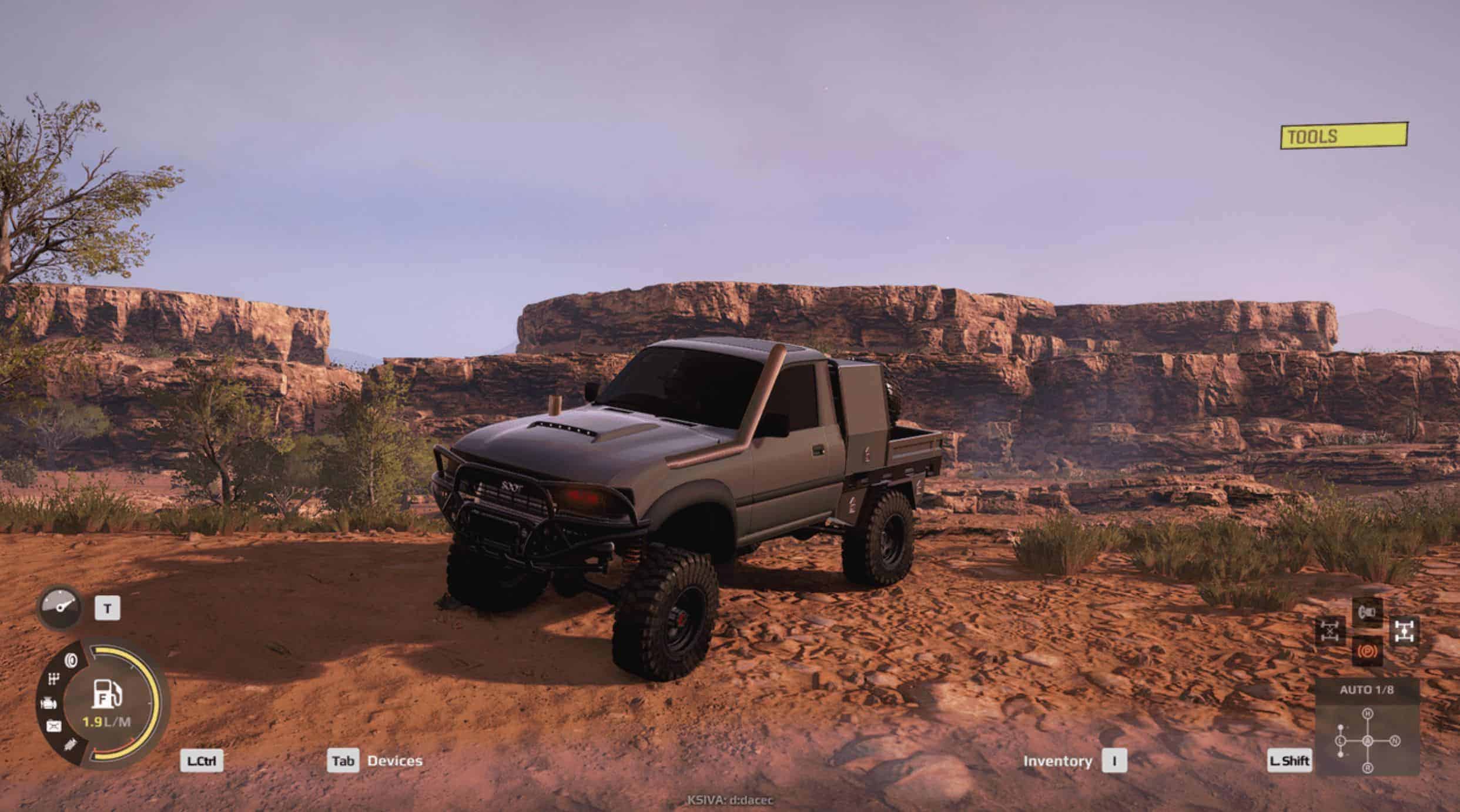1460x812 pixels.
Task: Toggle the red parking brake indicator
Action: tap(1367, 651)
